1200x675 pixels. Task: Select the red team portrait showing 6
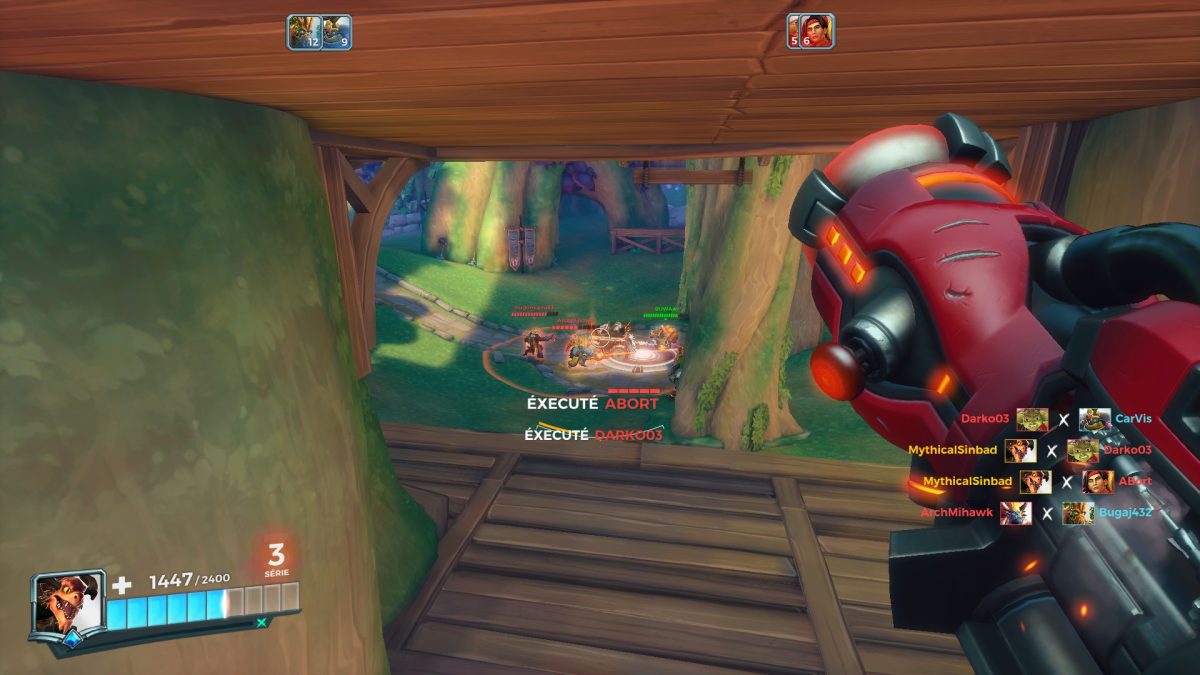[x=817, y=31]
